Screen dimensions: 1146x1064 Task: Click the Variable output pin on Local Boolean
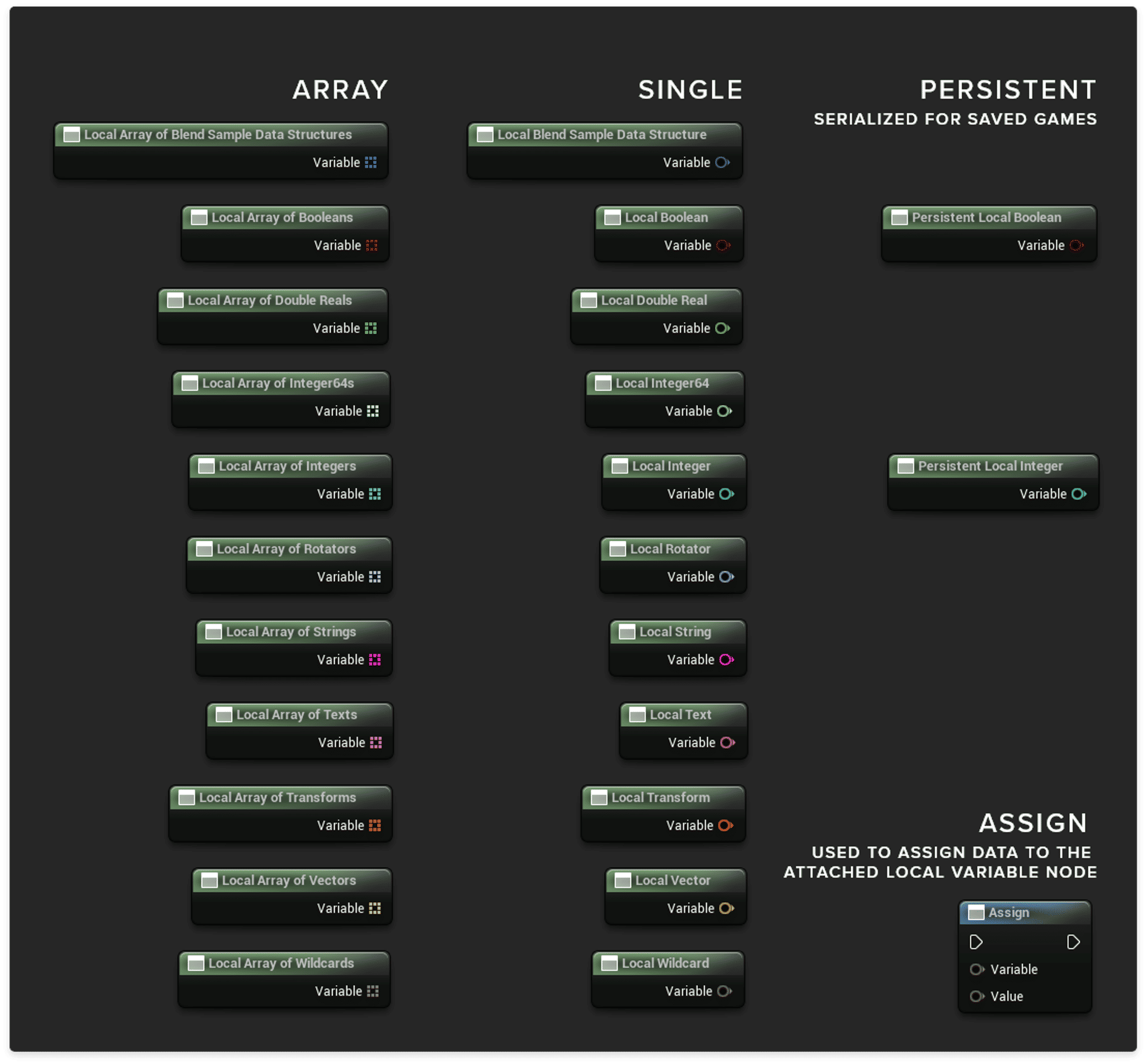(x=724, y=244)
